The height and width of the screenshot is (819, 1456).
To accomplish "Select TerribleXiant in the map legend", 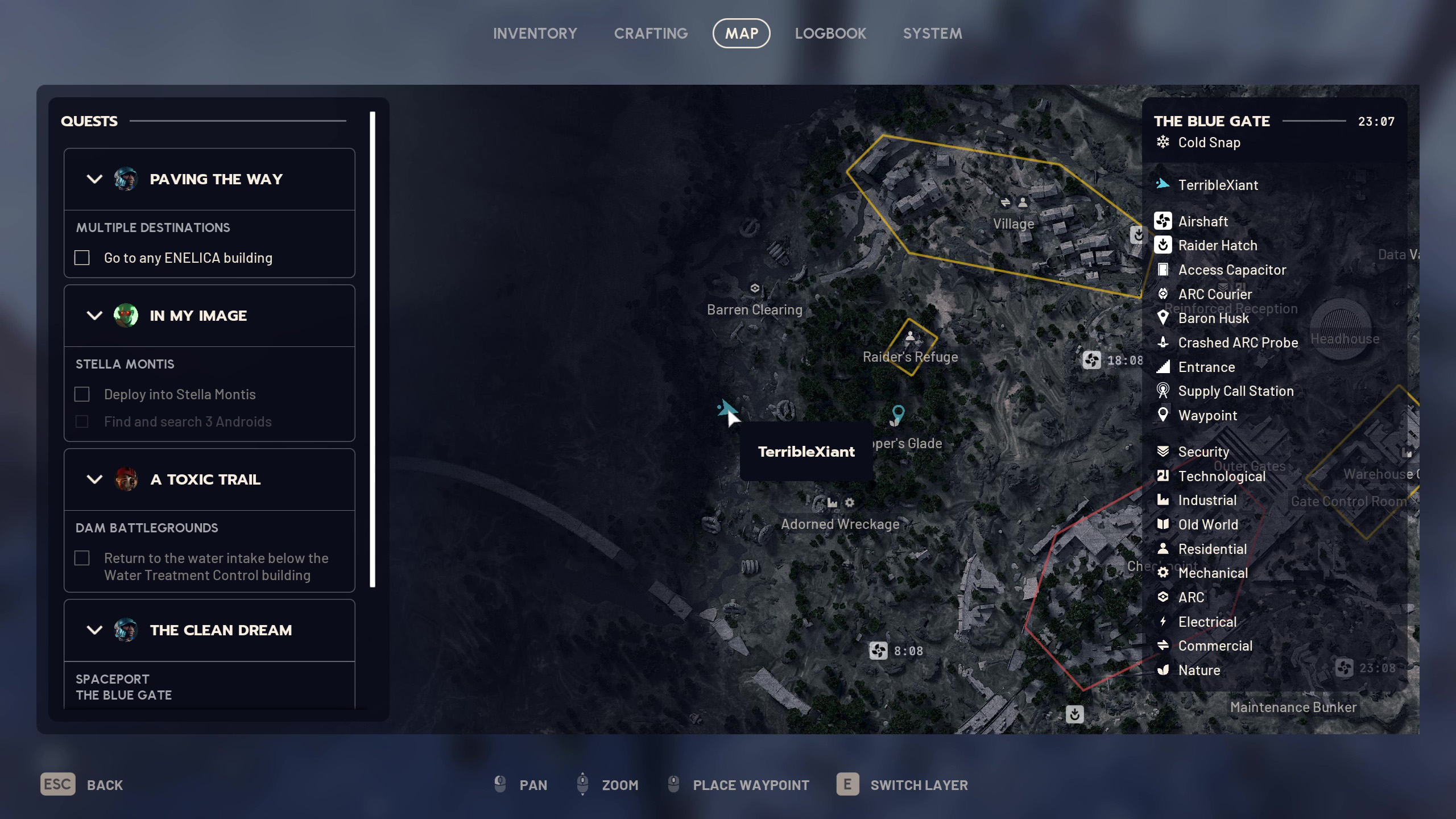I will coord(1218,185).
